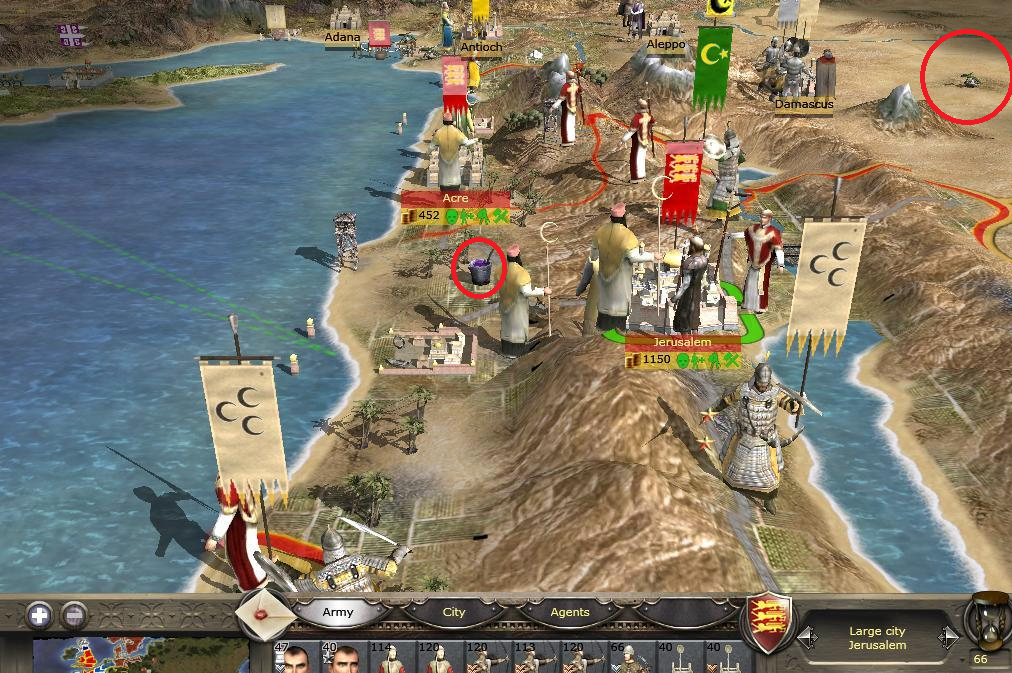Switch to the Army tab

(338, 612)
